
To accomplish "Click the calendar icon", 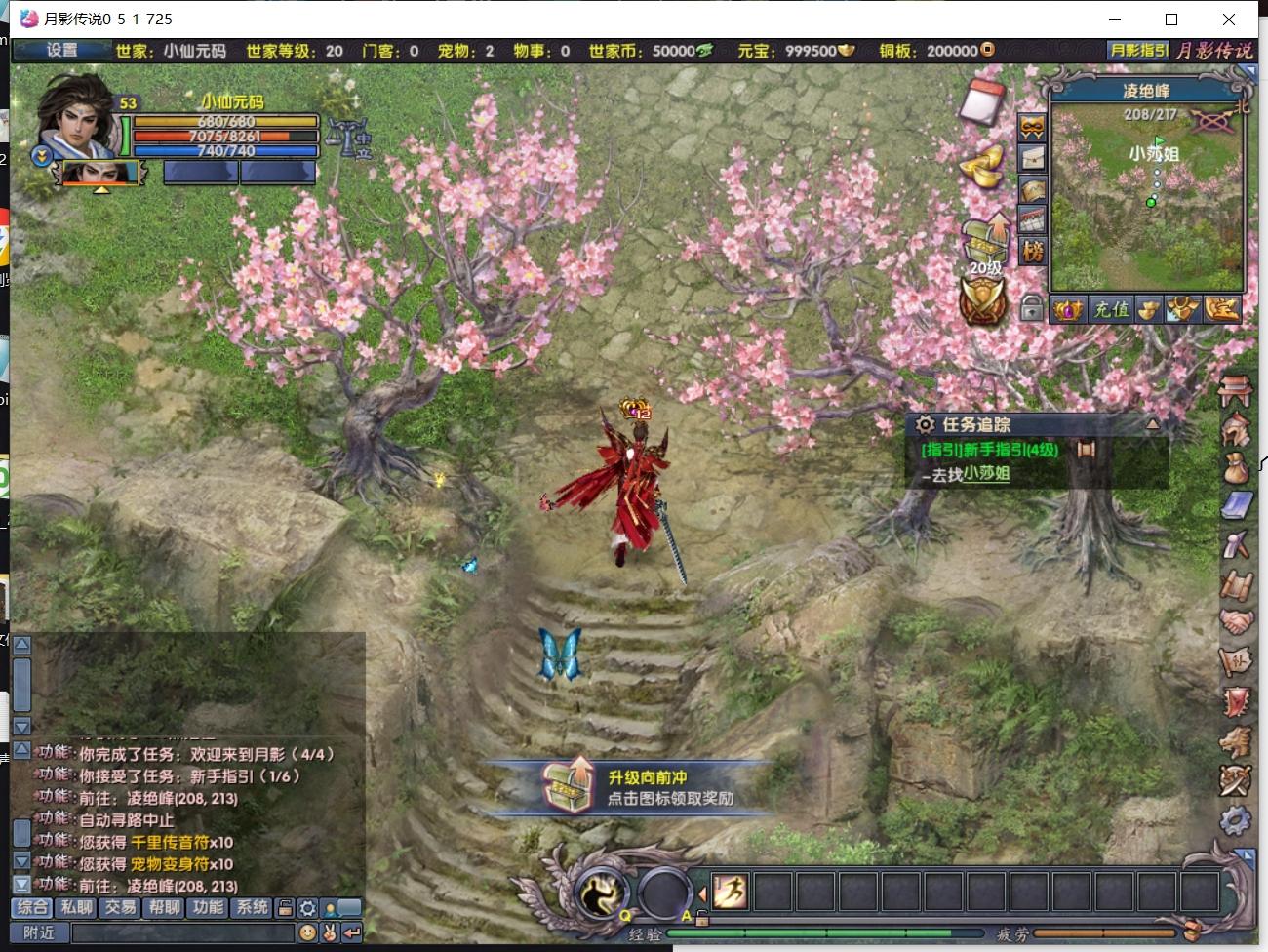I will coord(983,99).
